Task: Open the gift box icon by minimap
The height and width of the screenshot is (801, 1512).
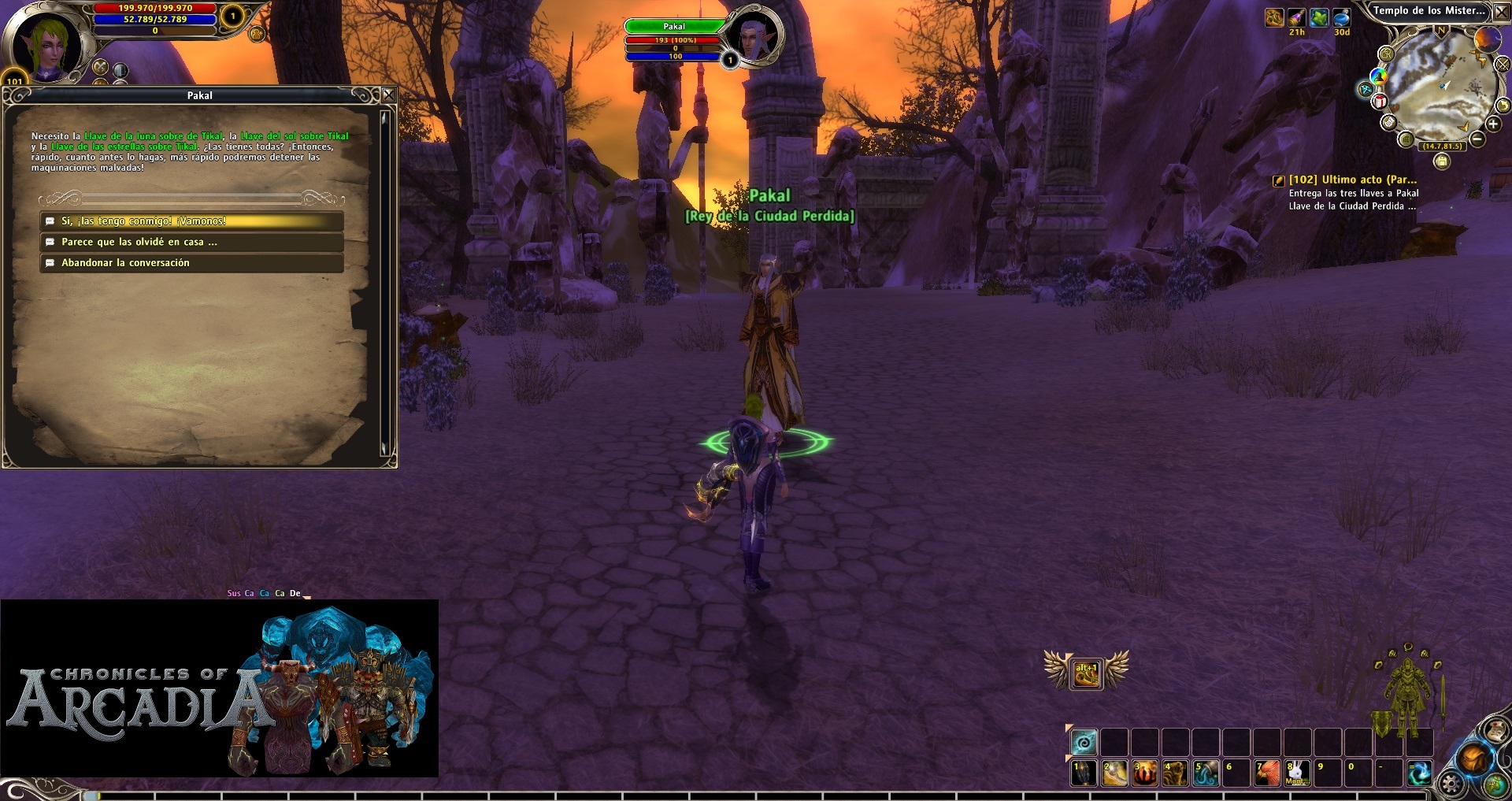Action: 1379,101
